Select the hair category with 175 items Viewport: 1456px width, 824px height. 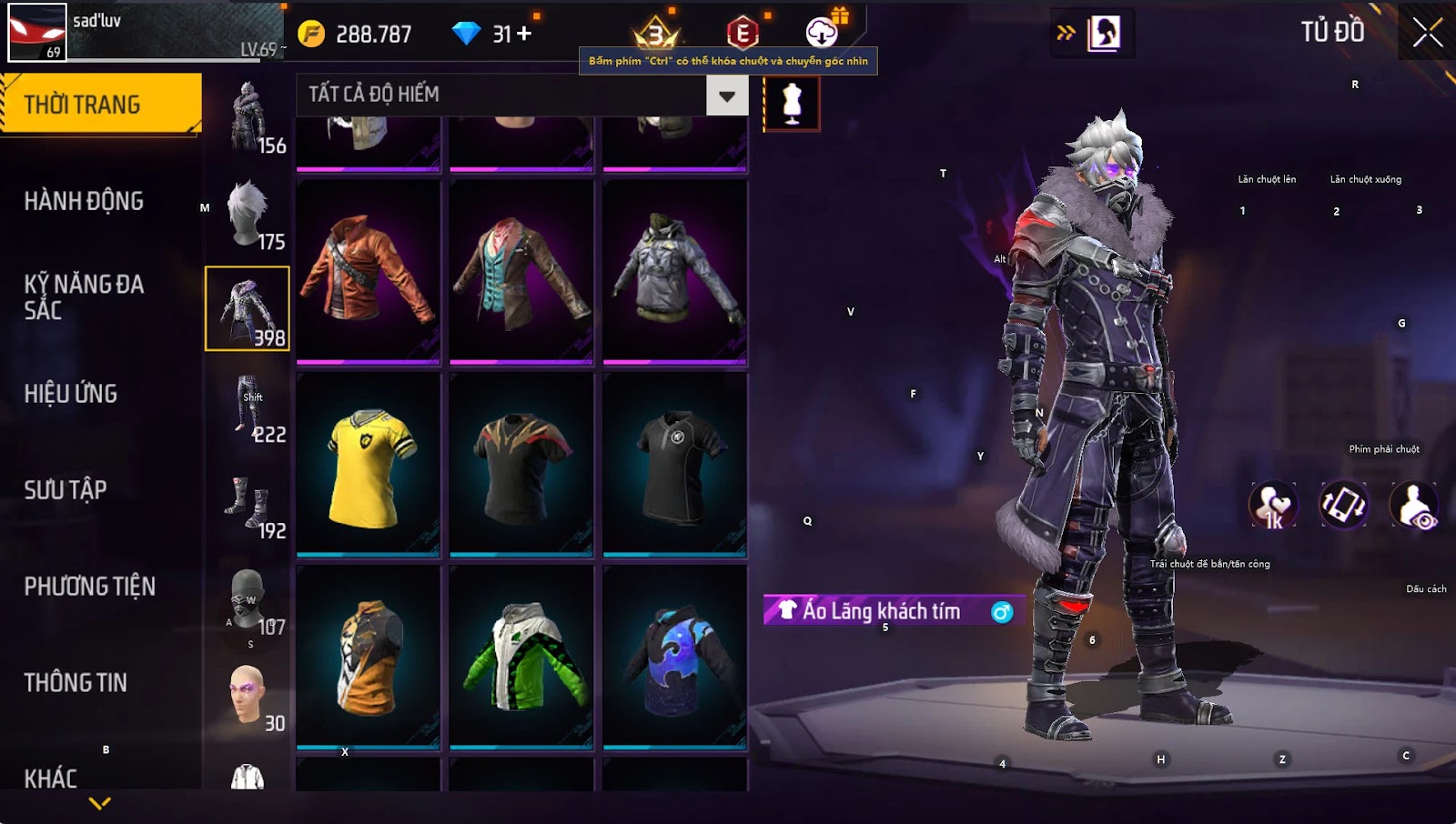pos(248,215)
